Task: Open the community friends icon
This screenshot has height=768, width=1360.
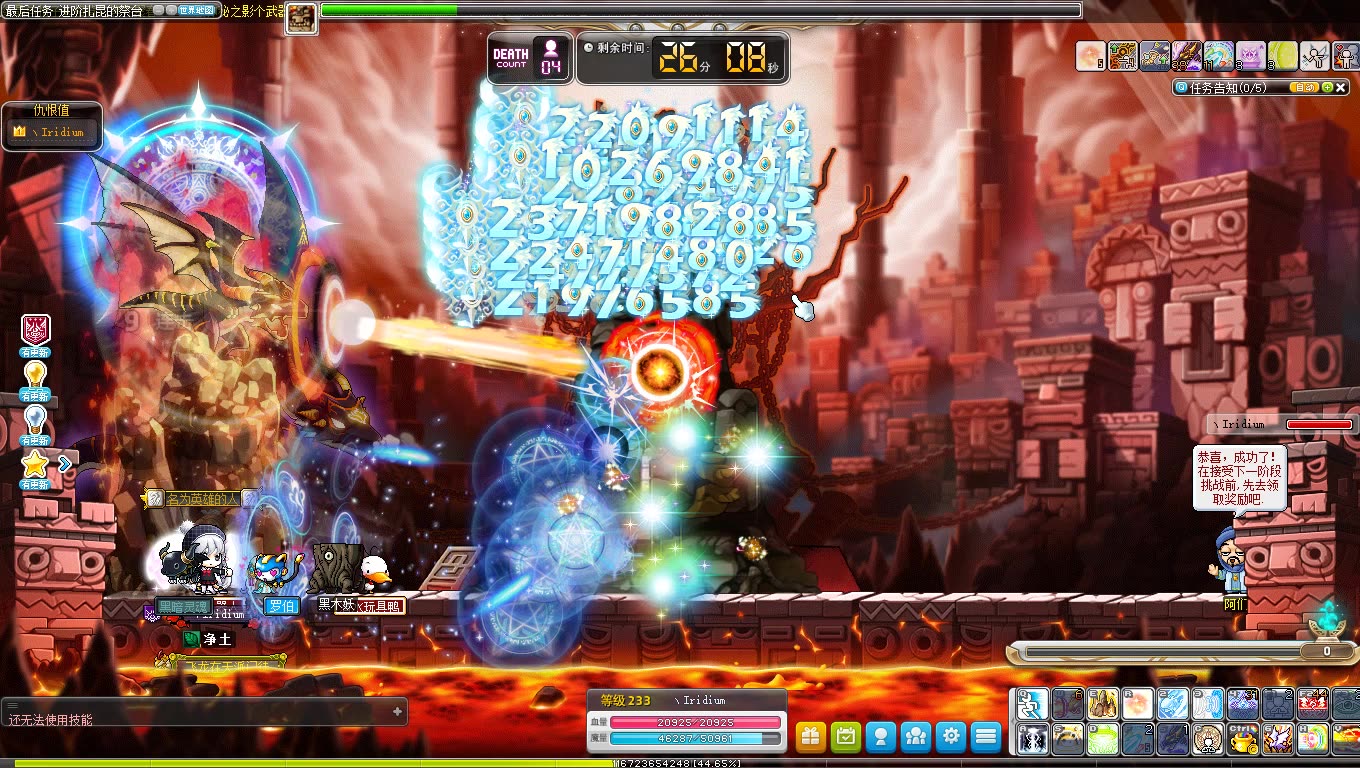Action: [915, 736]
